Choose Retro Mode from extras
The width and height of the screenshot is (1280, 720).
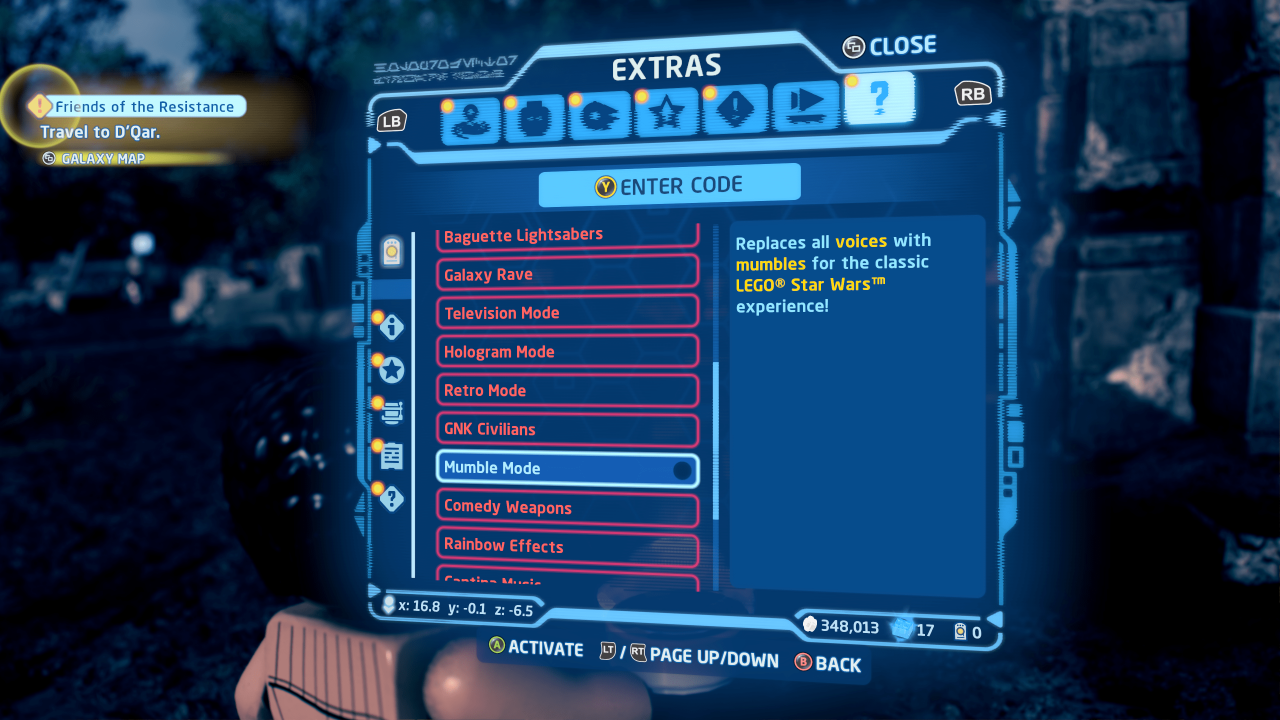click(567, 390)
